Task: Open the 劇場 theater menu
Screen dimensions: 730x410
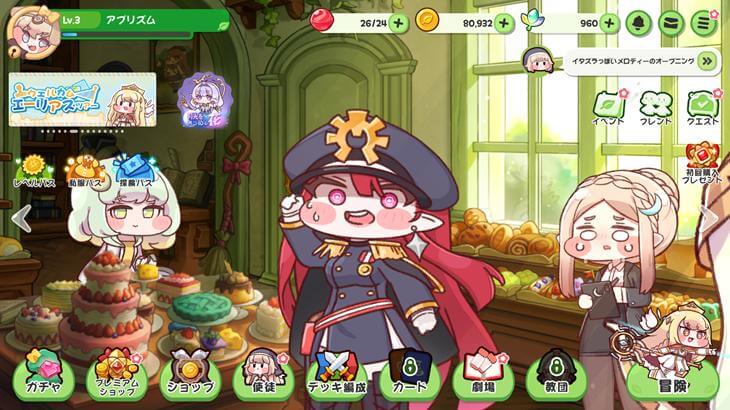Action: pyautogui.click(x=483, y=376)
